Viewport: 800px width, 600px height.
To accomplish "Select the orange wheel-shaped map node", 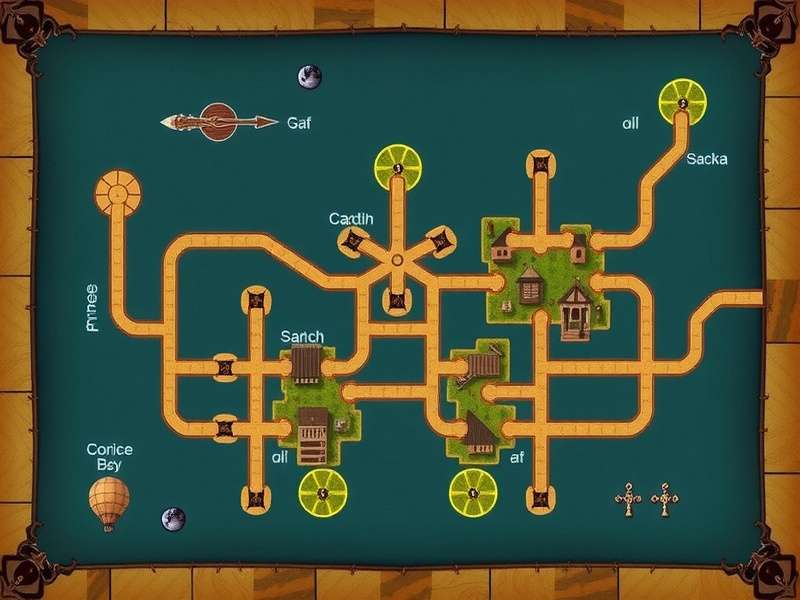I will 118,190.
